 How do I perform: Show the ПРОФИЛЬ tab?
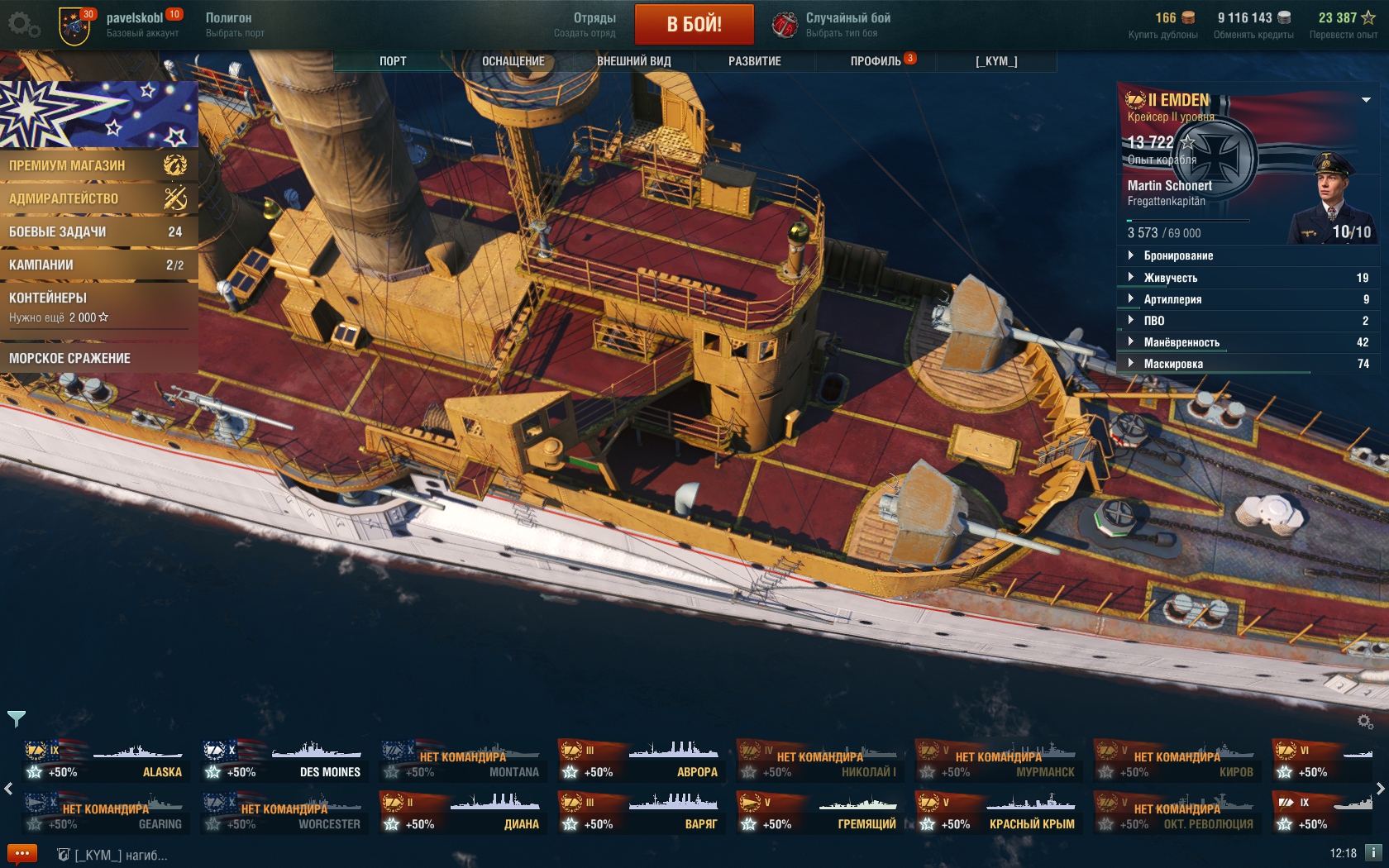(x=876, y=61)
